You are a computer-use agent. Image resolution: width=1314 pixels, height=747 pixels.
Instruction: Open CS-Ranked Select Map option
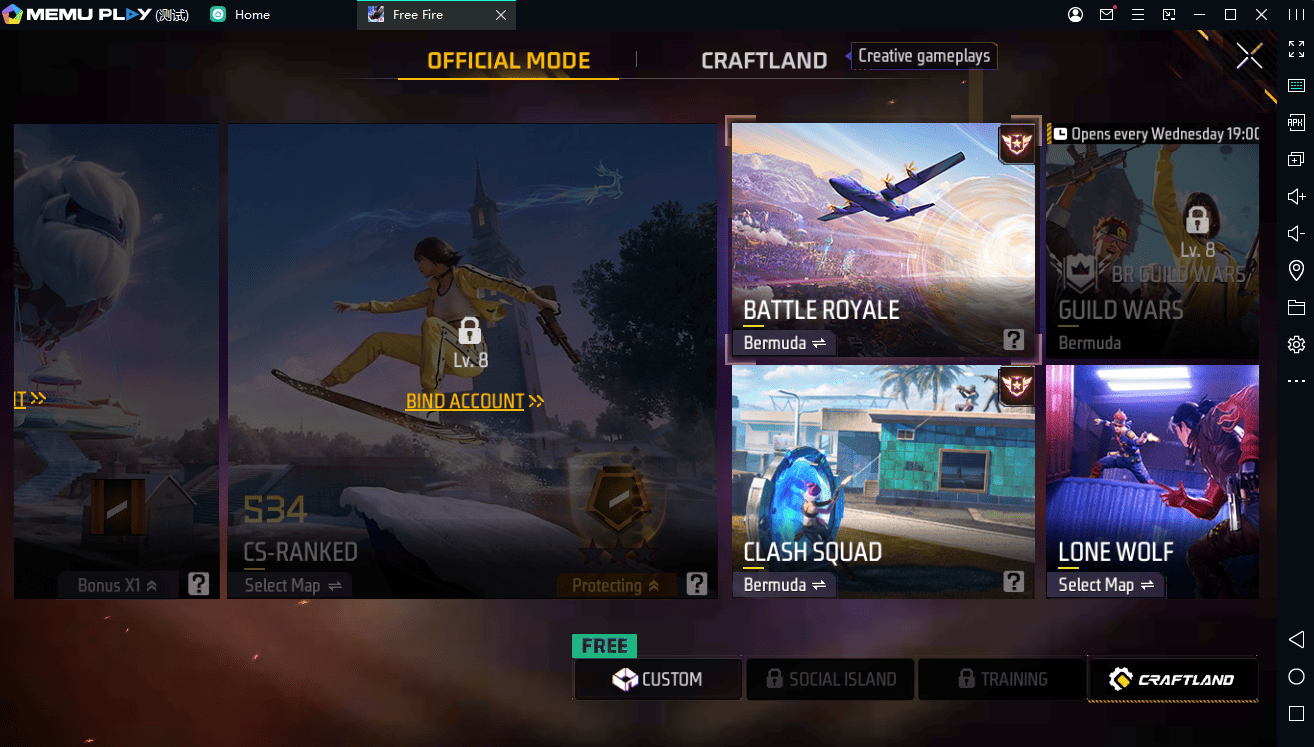[292, 586]
